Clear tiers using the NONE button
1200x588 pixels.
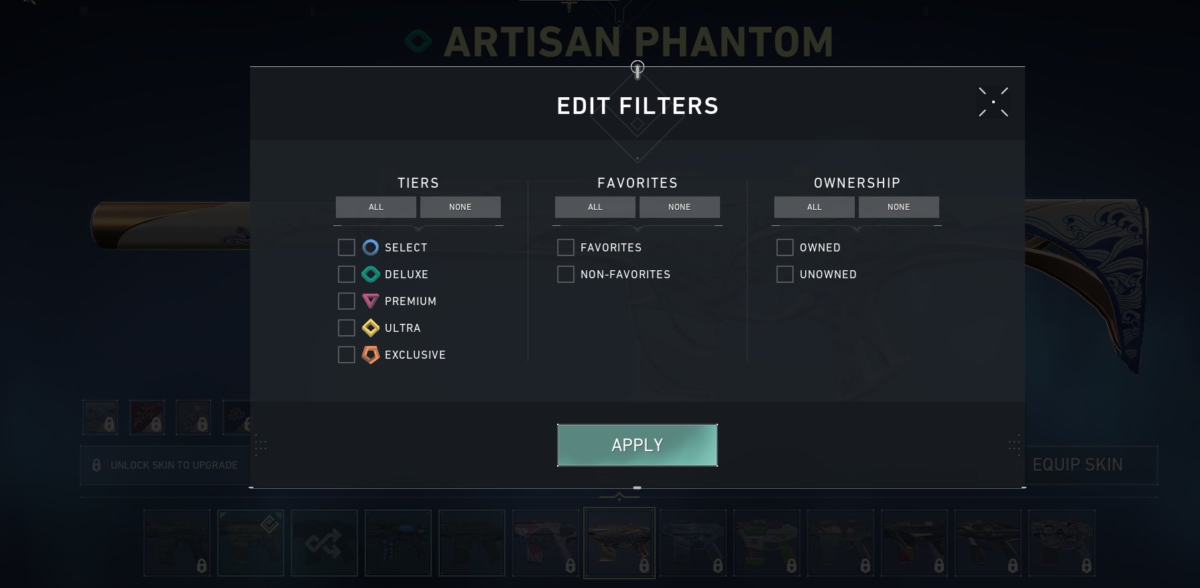point(460,207)
